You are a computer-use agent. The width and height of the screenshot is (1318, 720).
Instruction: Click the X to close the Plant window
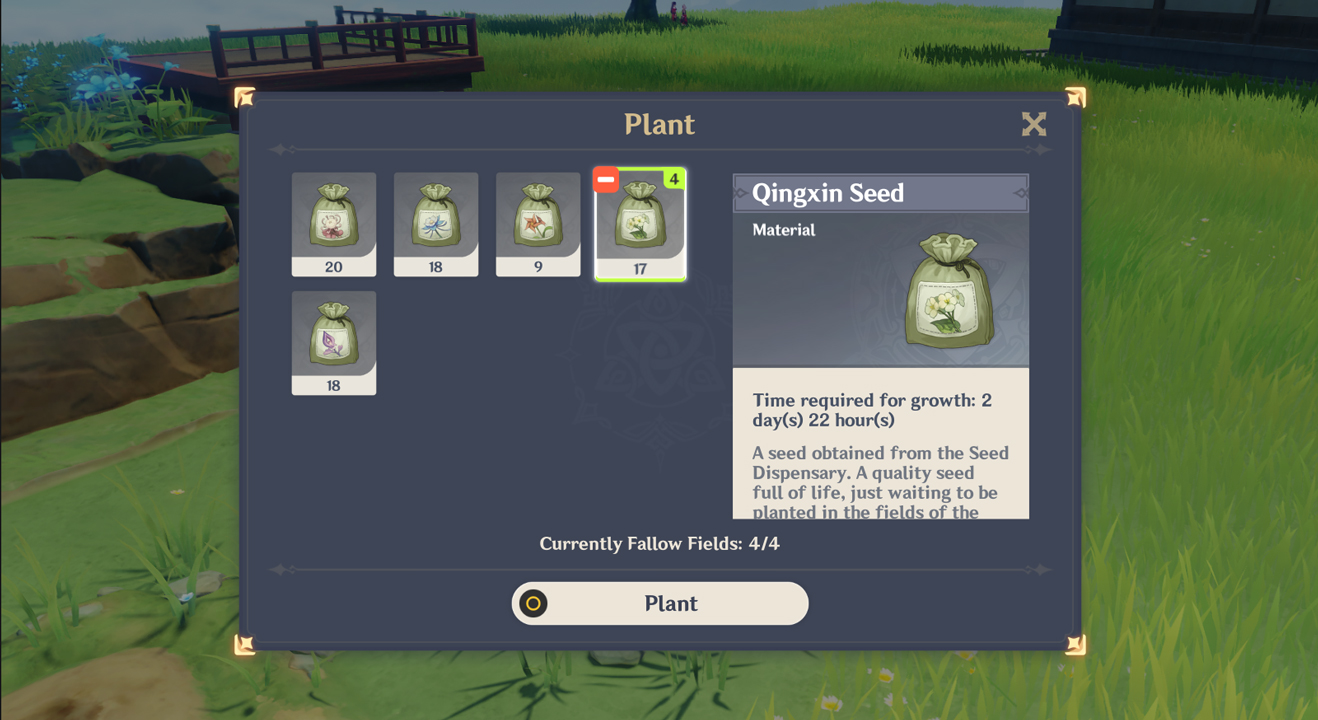point(1034,124)
